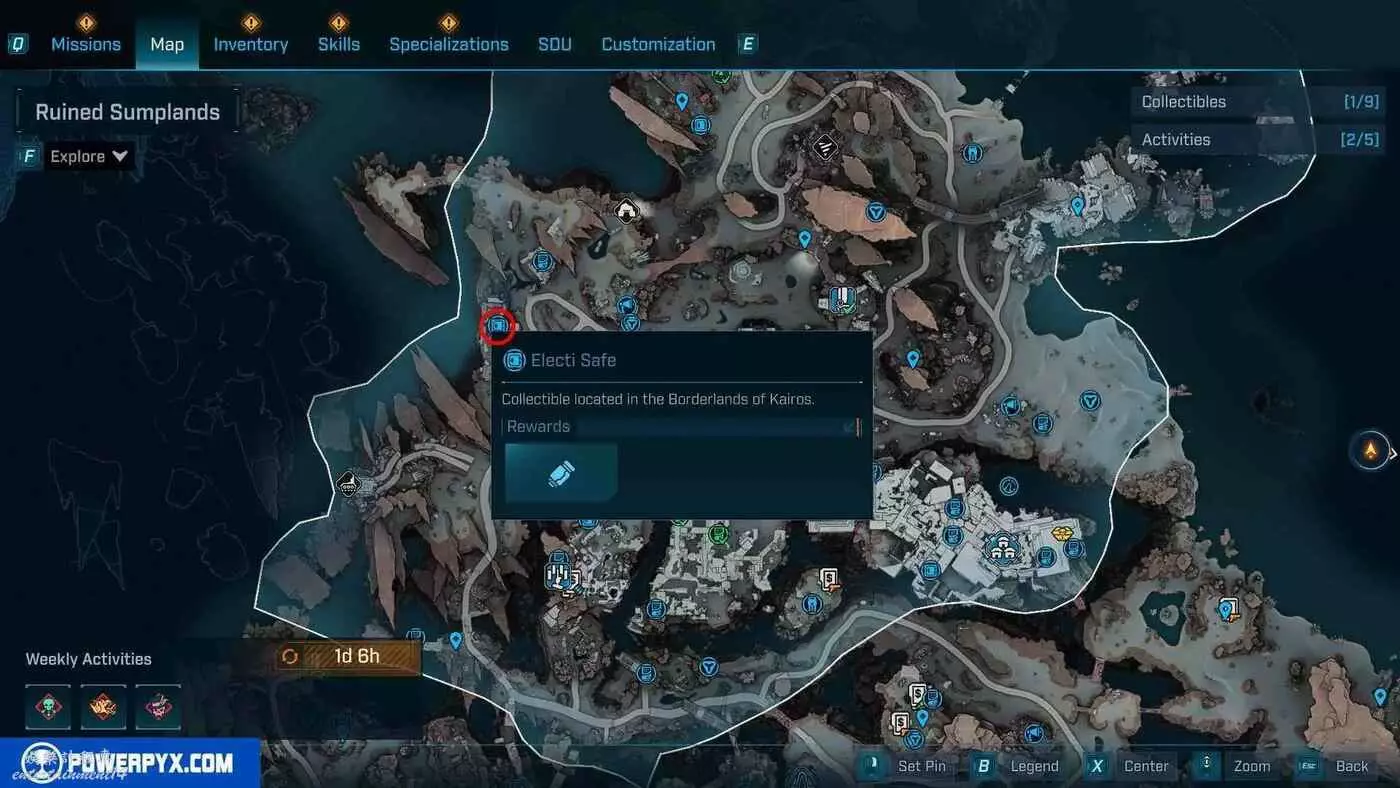Switch to the Customization tab
1400x788 pixels.
[x=658, y=44]
